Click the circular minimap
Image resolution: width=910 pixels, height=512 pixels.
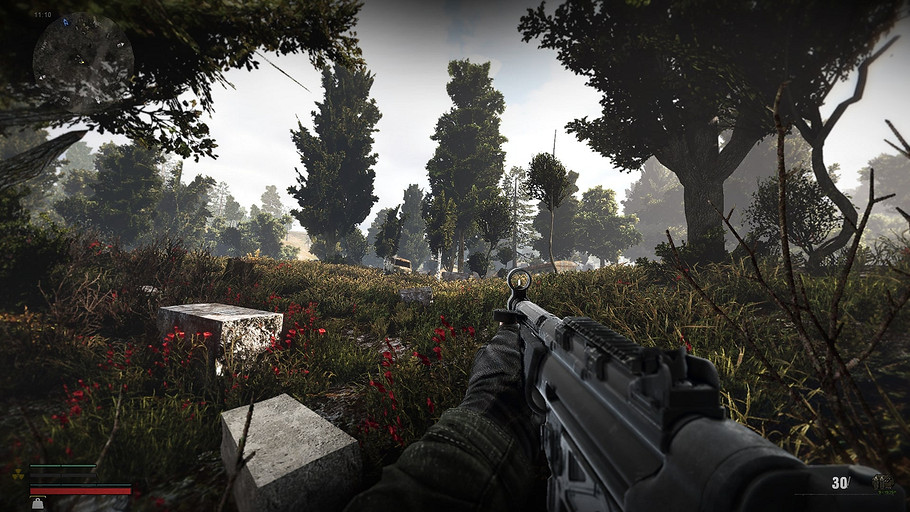[x=83, y=60]
